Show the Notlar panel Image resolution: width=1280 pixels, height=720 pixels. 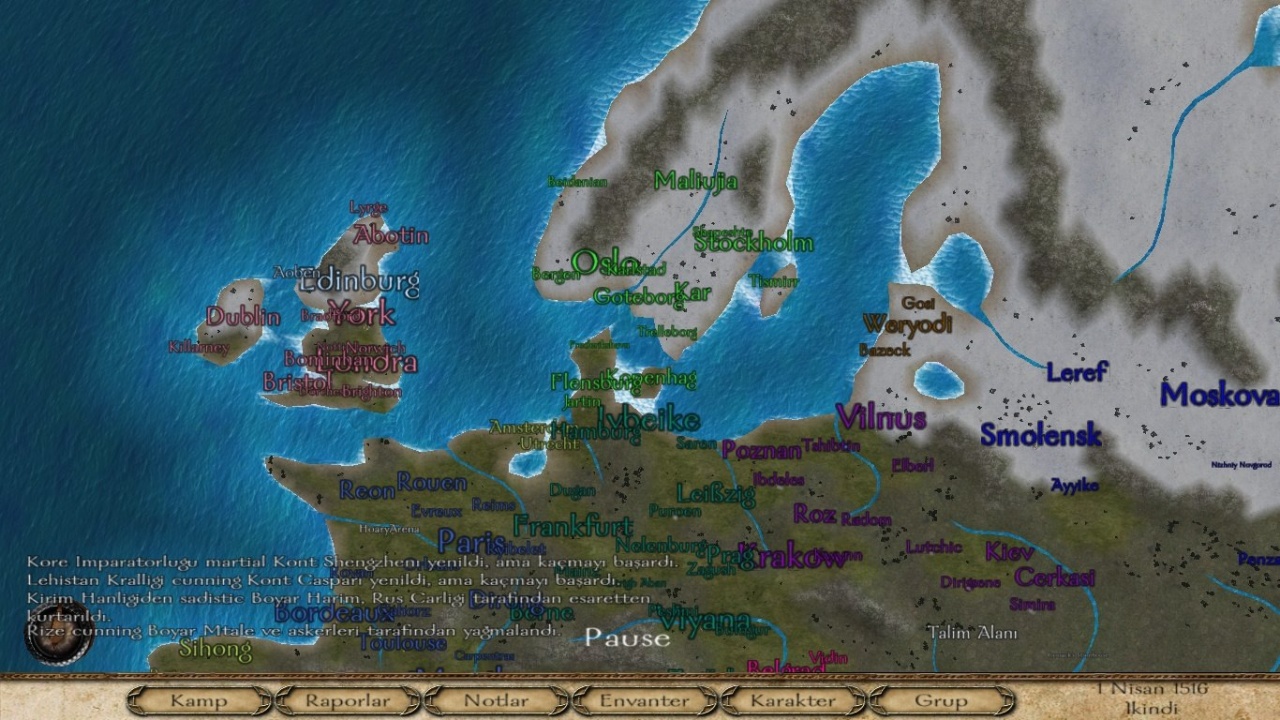pyautogui.click(x=496, y=701)
